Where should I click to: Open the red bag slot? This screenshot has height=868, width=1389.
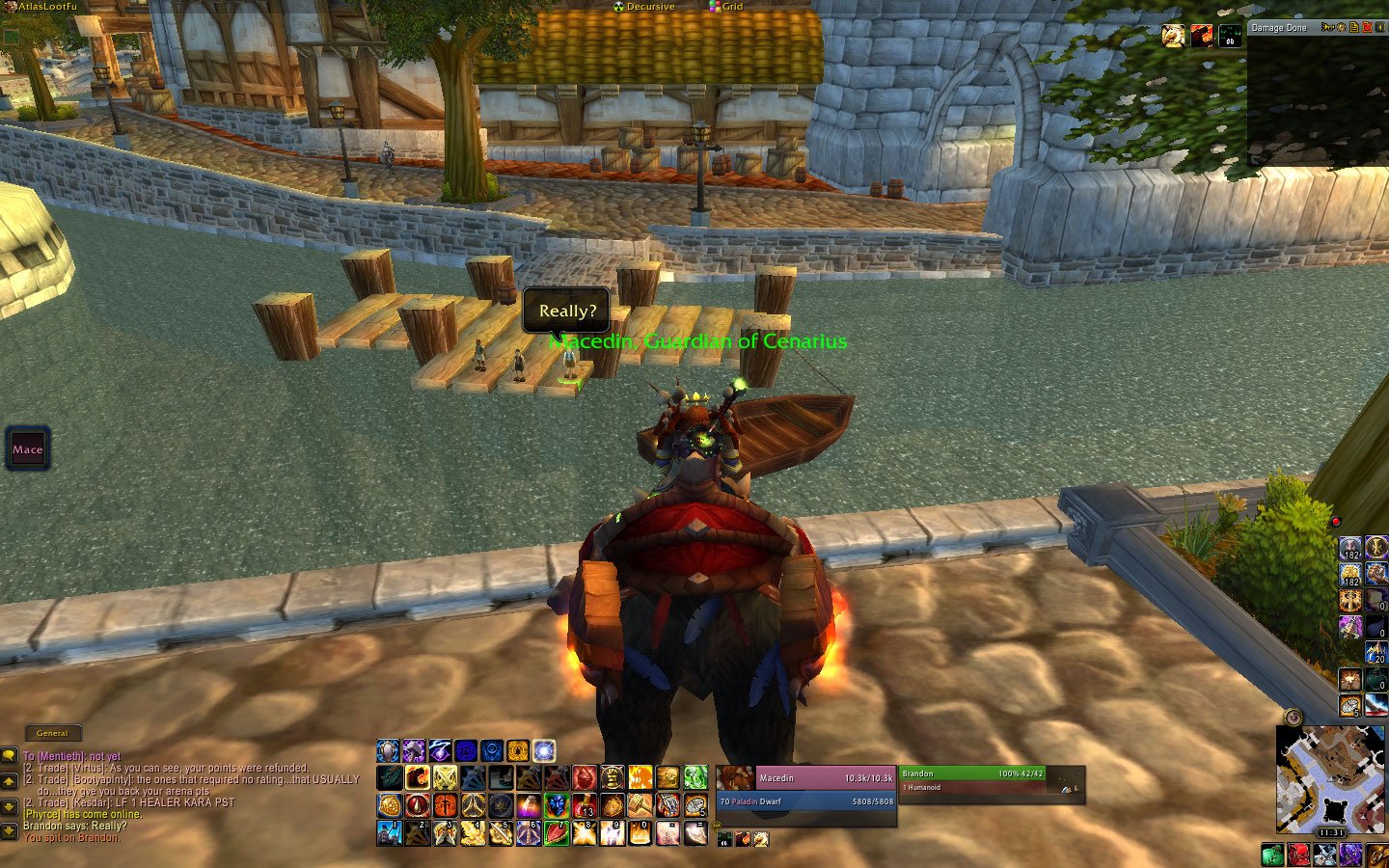1298,854
